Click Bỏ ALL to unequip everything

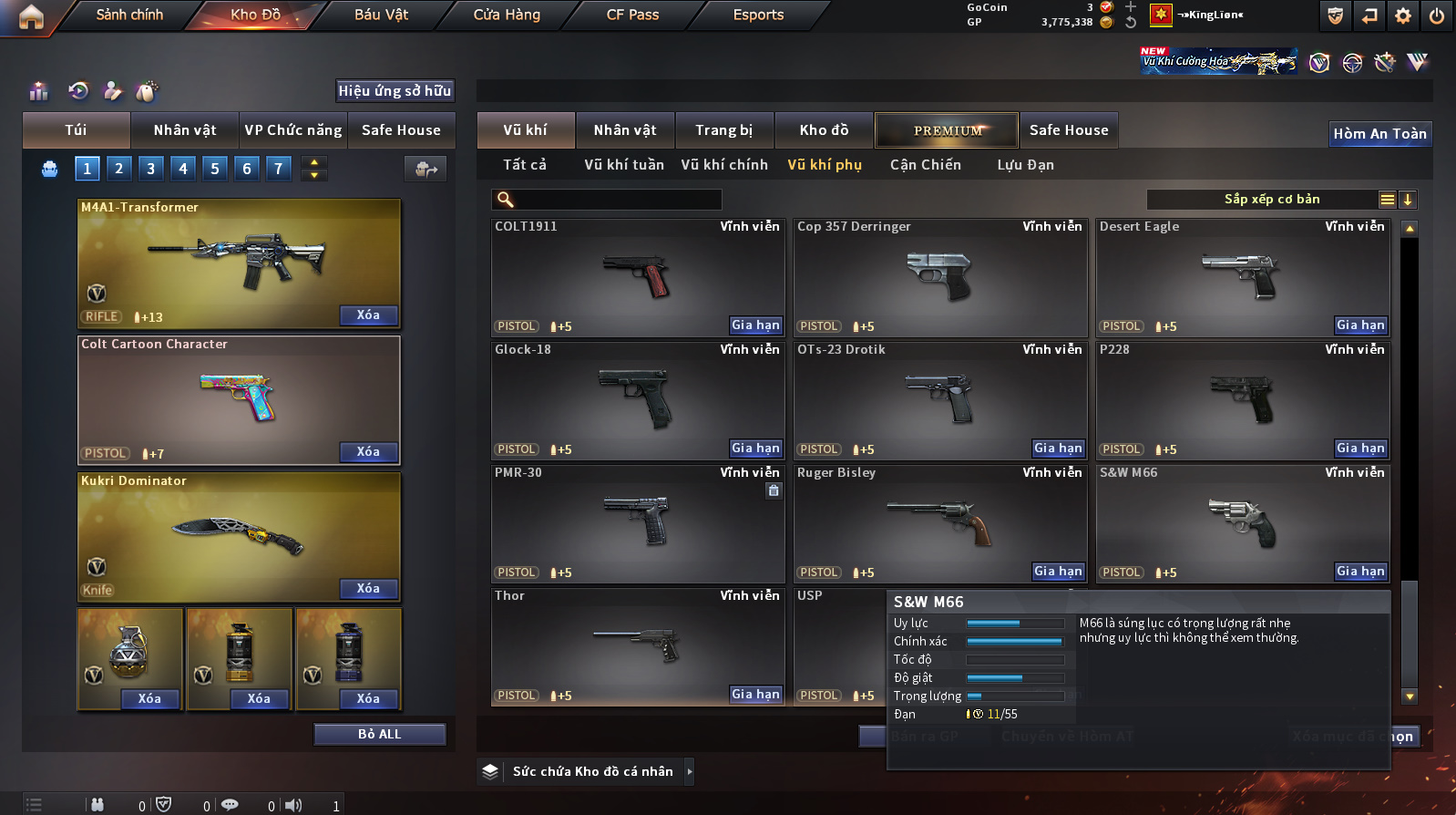(379, 735)
